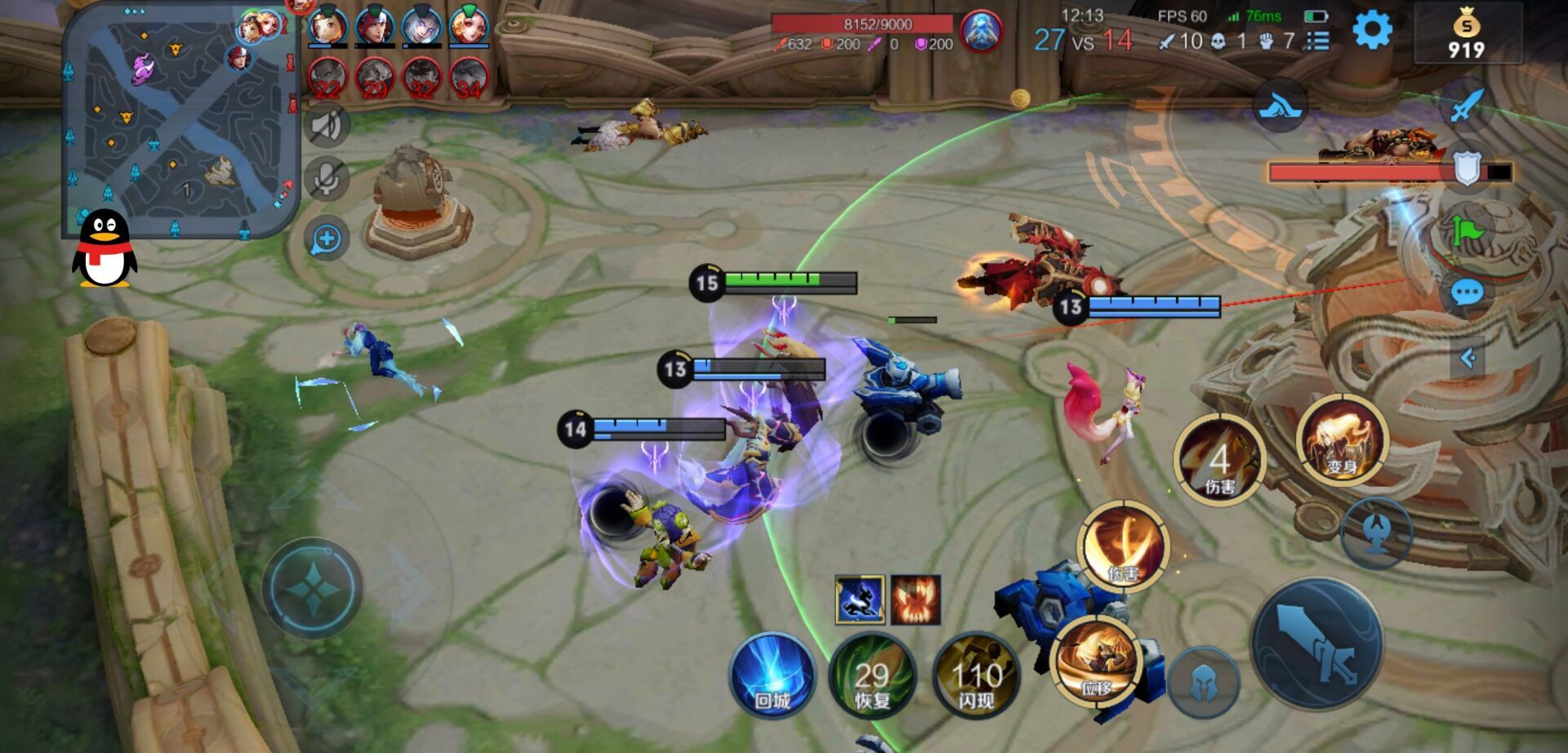Toggle the microphone voice chat

(327, 179)
